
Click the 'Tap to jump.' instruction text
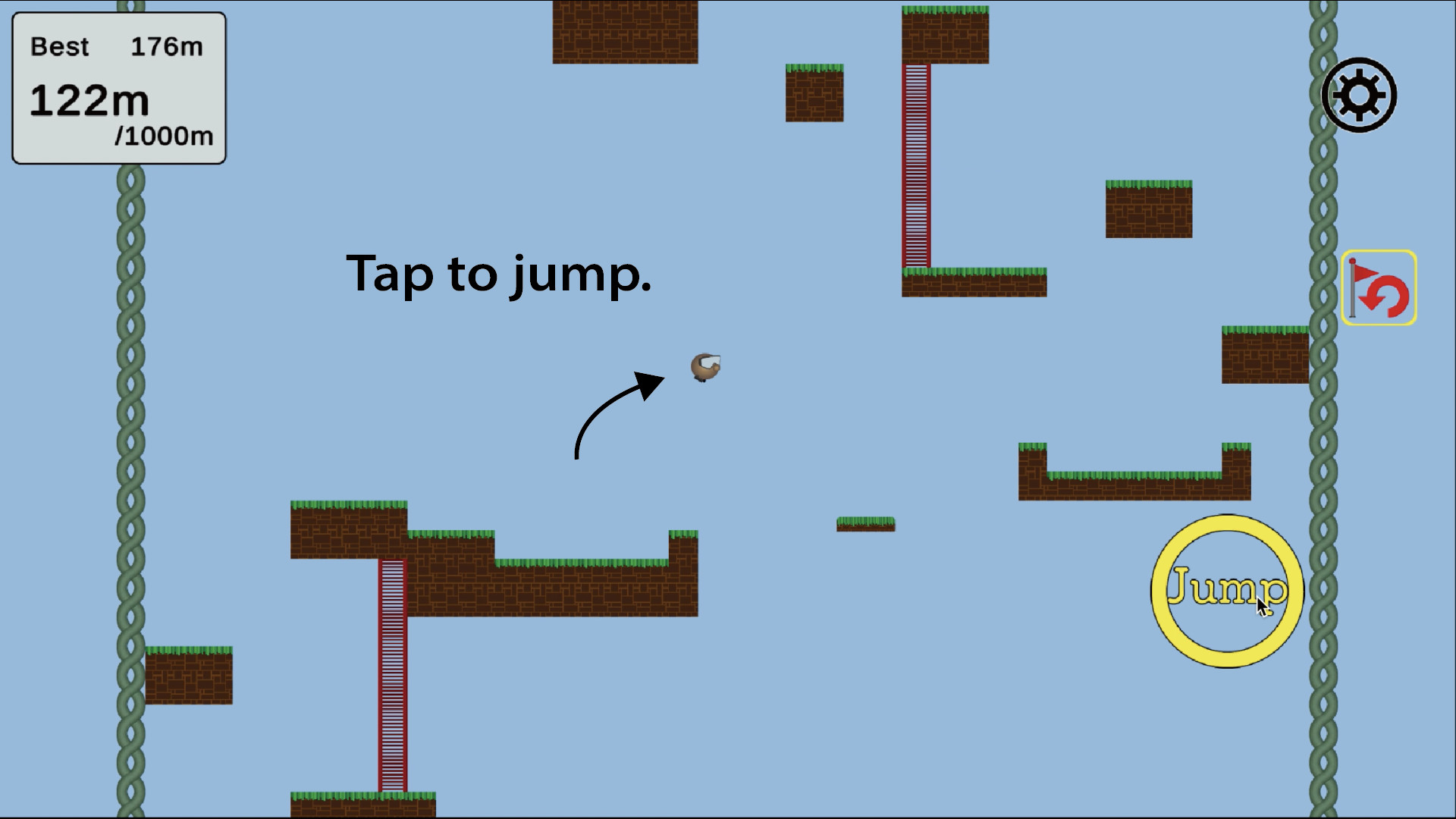[x=499, y=275]
